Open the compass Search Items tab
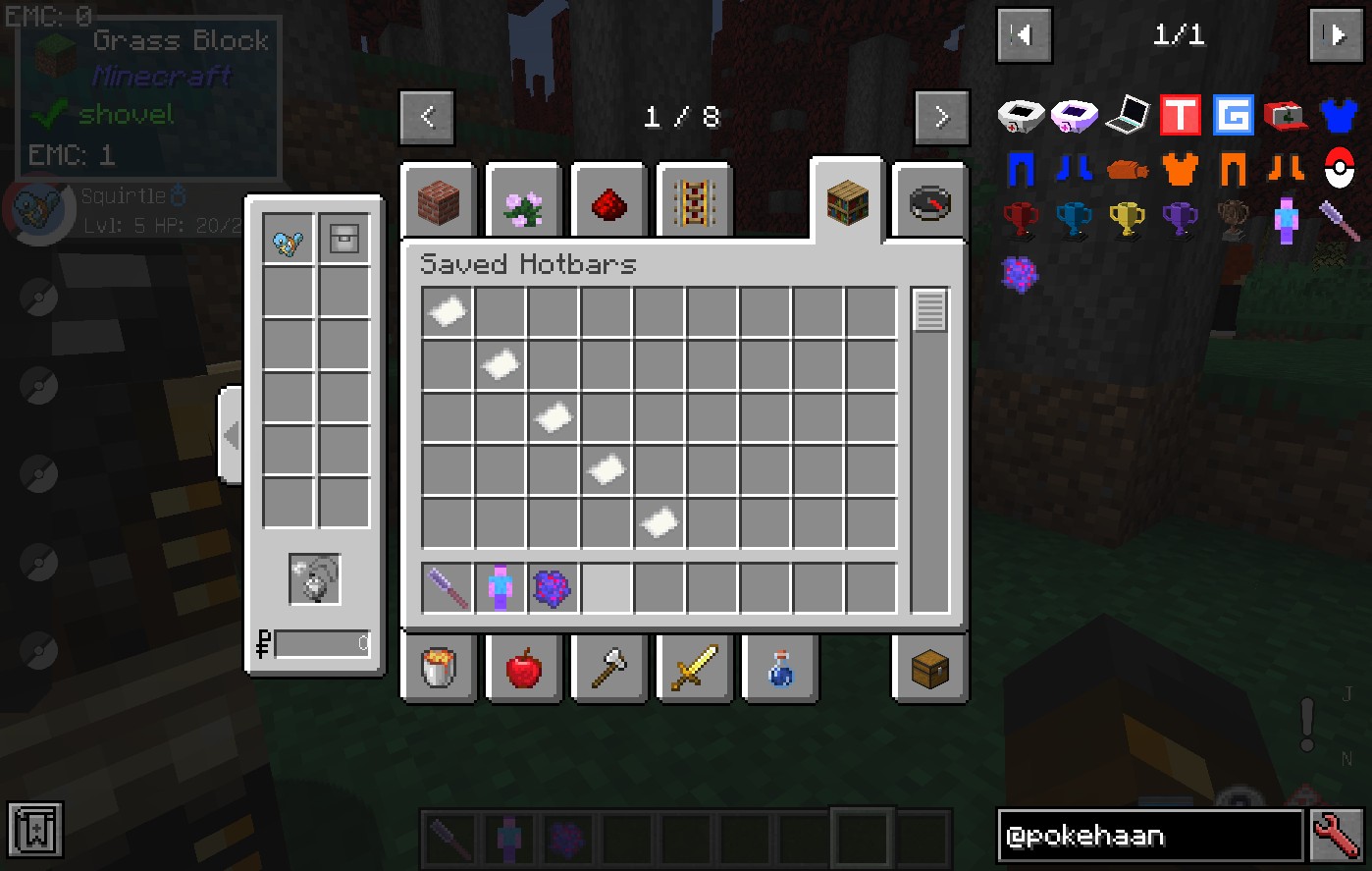Image resolution: width=1372 pixels, height=871 pixels. tap(929, 203)
